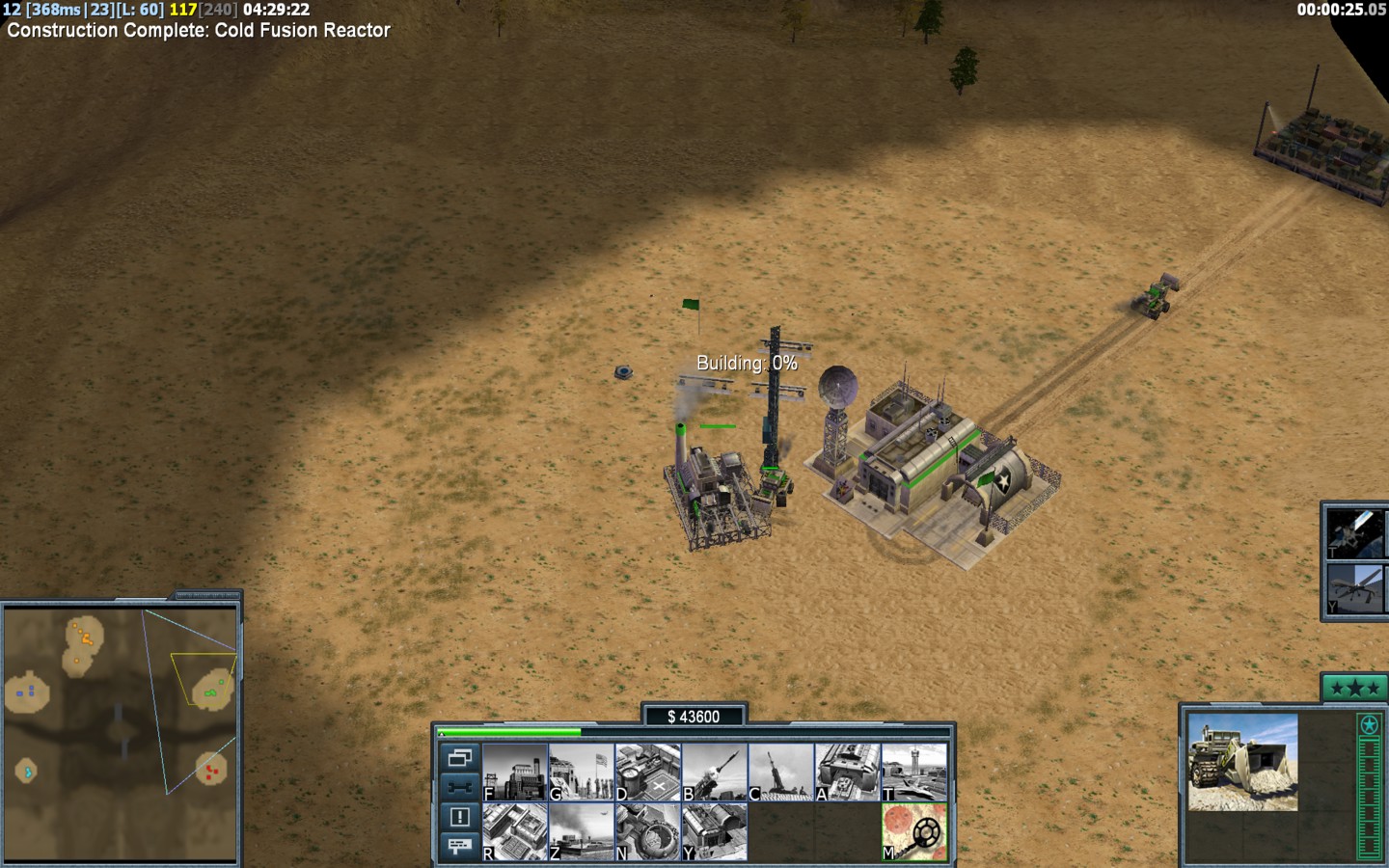The height and width of the screenshot is (868, 1389).
Task: Click the minimap in the corner
Action: pyautogui.click(x=121, y=733)
